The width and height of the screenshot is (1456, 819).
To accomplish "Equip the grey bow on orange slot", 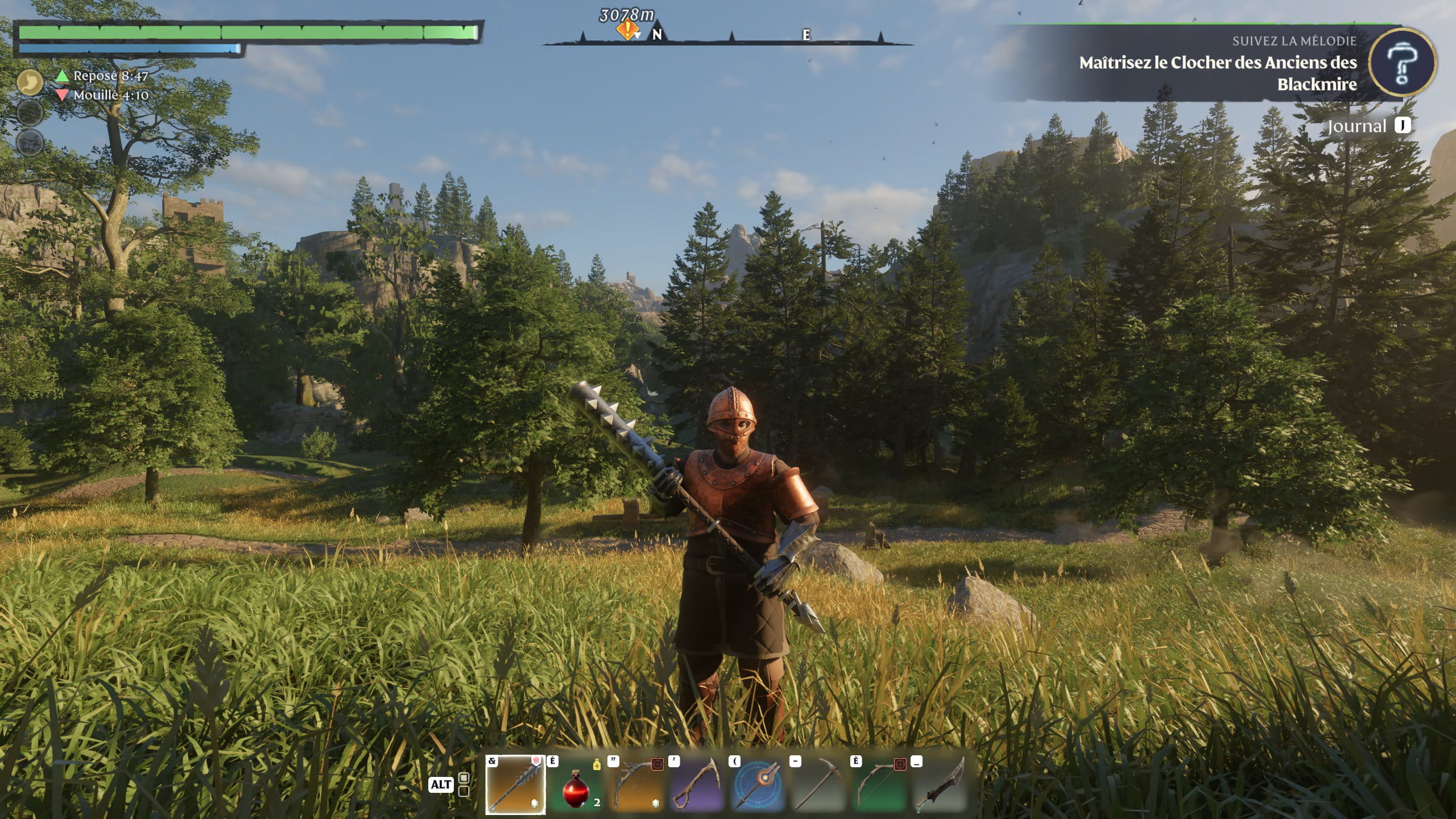I will tap(637, 784).
